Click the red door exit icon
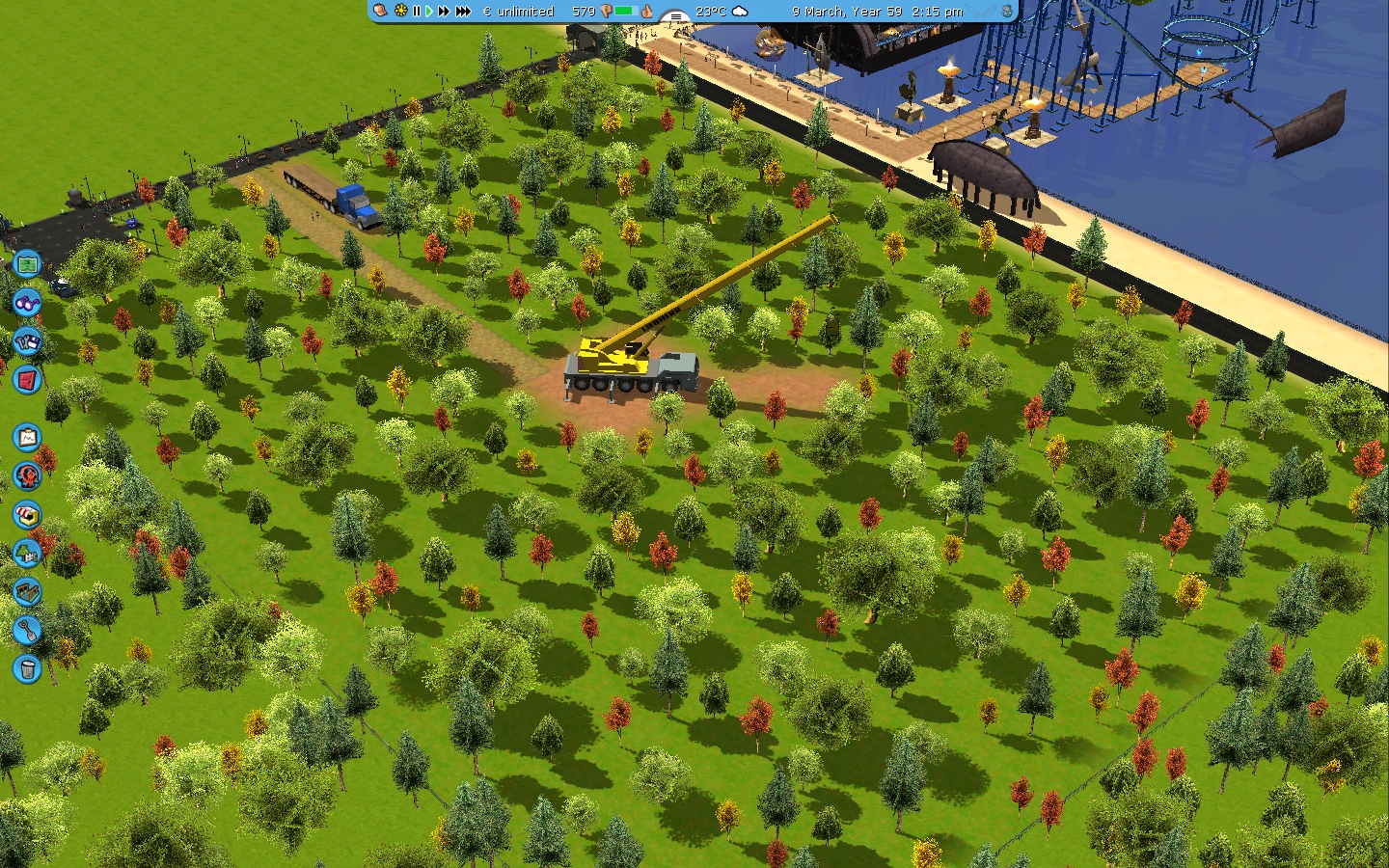The width and height of the screenshot is (1389, 868). pyautogui.click(x=27, y=379)
